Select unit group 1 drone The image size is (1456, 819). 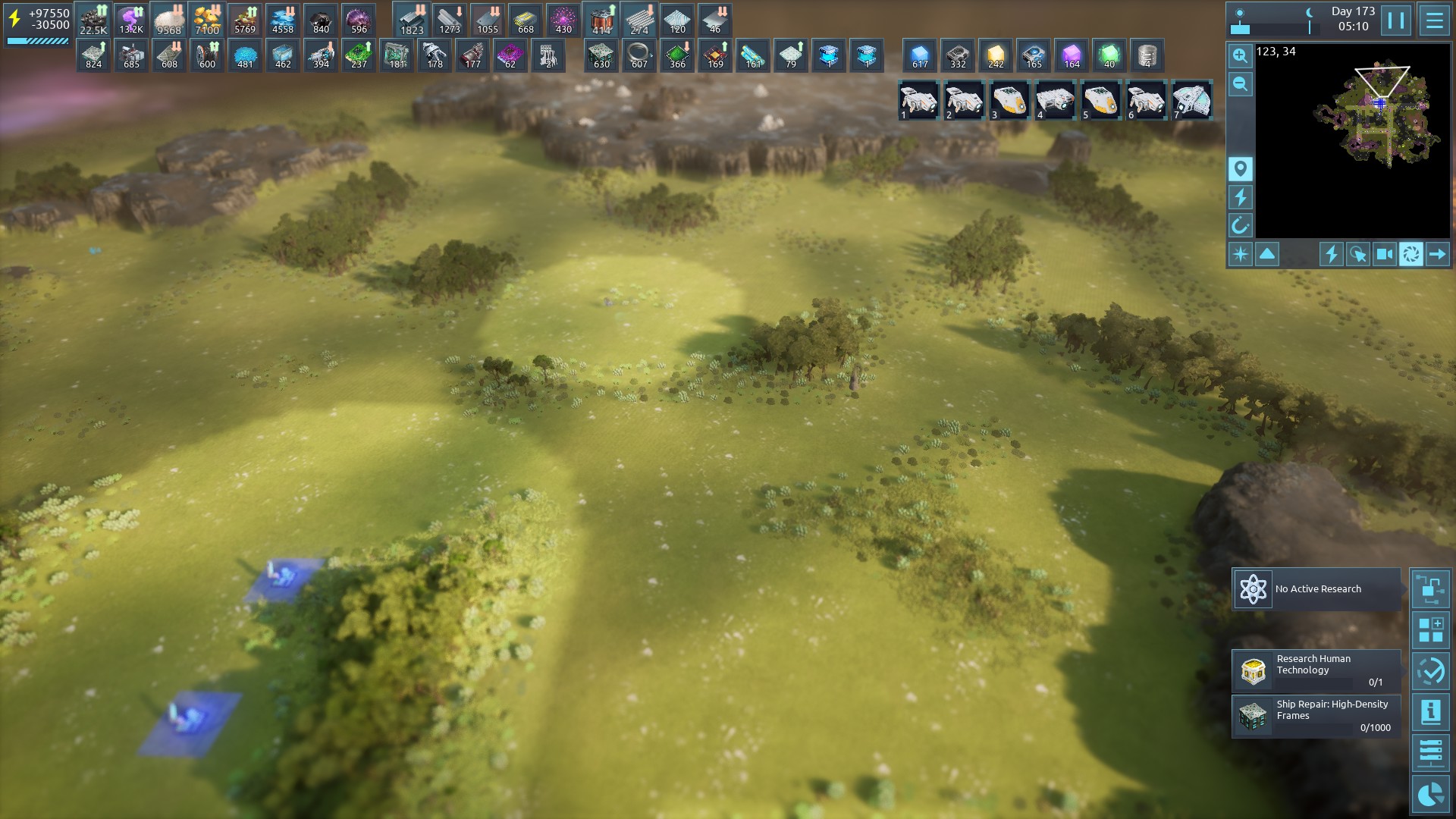(919, 100)
